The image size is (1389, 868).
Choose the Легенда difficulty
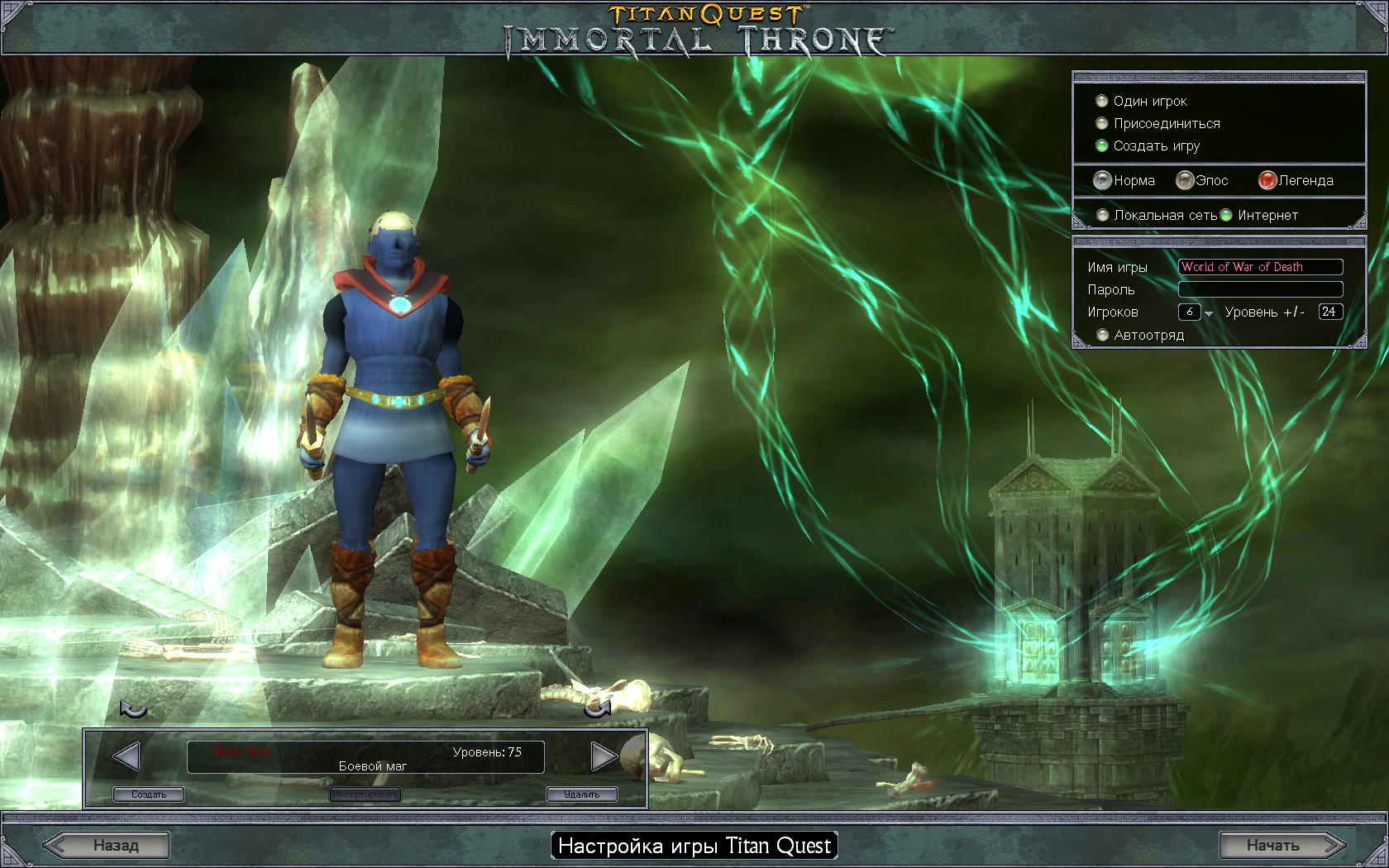(x=1267, y=180)
